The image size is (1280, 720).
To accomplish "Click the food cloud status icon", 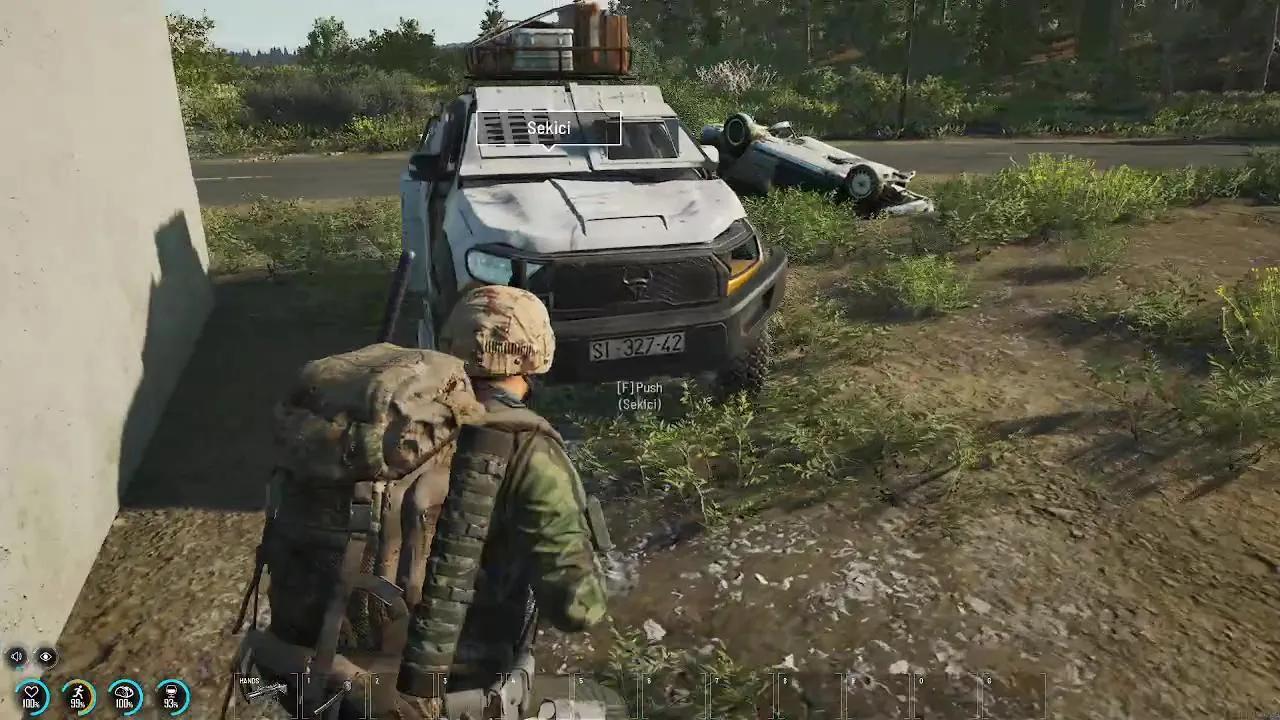I will (123, 694).
